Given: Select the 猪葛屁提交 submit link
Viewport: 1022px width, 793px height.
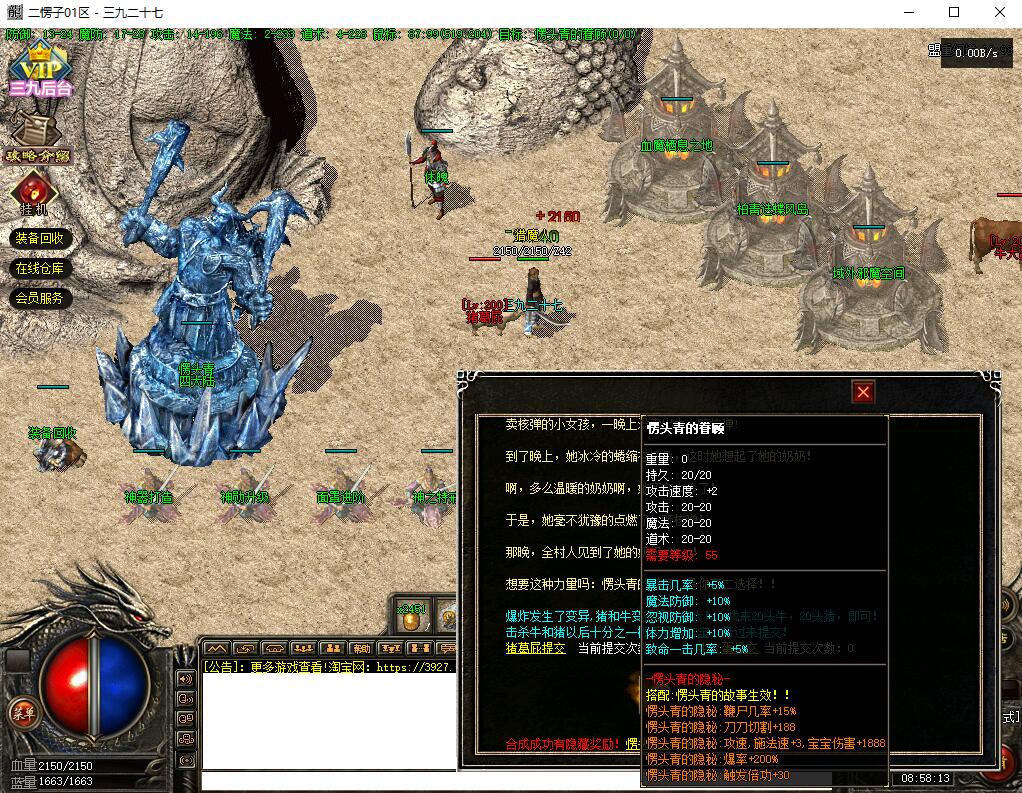Looking at the screenshot, I should [x=535, y=648].
